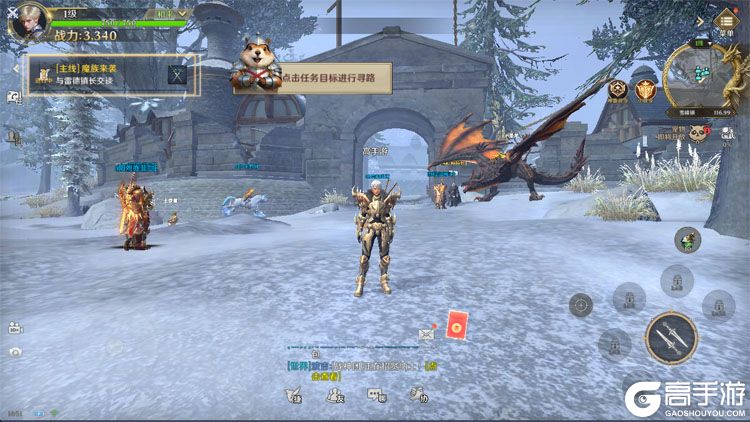This screenshot has height=422, width=750.
Task: Open the 菜单 menu button
Action: tap(724, 19)
